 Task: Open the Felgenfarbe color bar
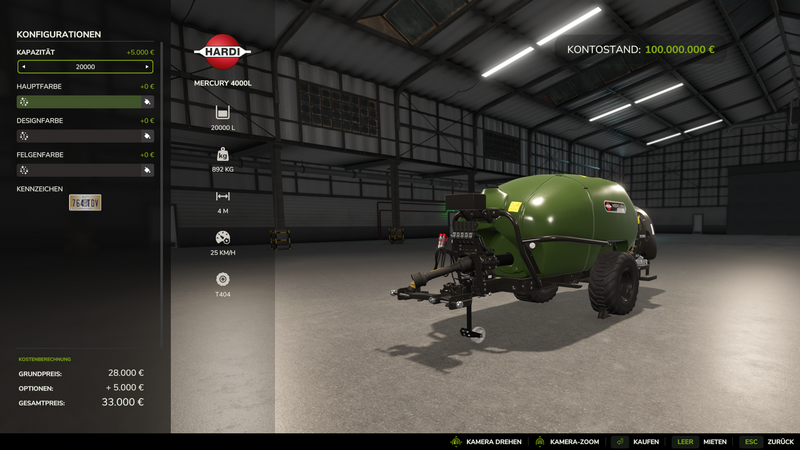[80, 170]
